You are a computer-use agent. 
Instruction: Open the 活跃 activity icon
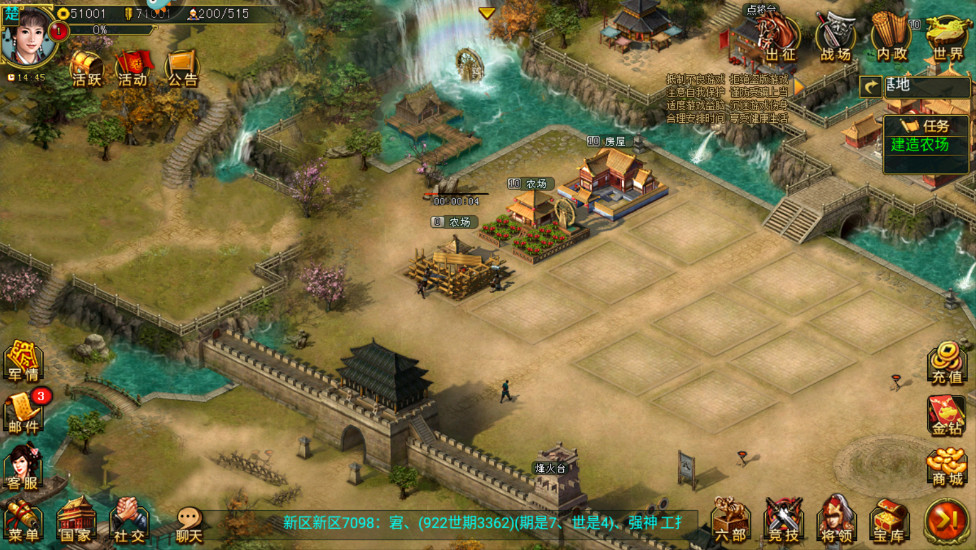tap(87, 67)
